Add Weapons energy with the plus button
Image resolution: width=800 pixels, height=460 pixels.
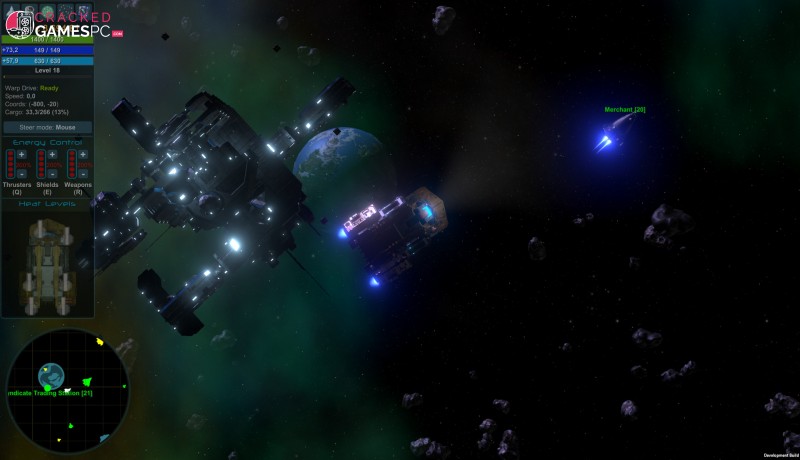(x=83, y=154)
